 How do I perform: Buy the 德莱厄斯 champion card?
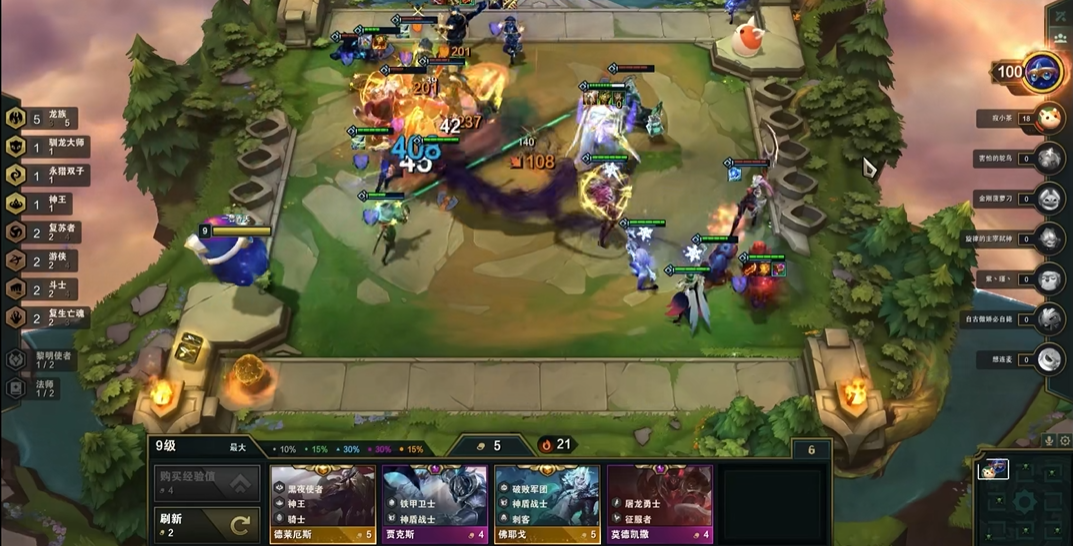pos(322,503)
